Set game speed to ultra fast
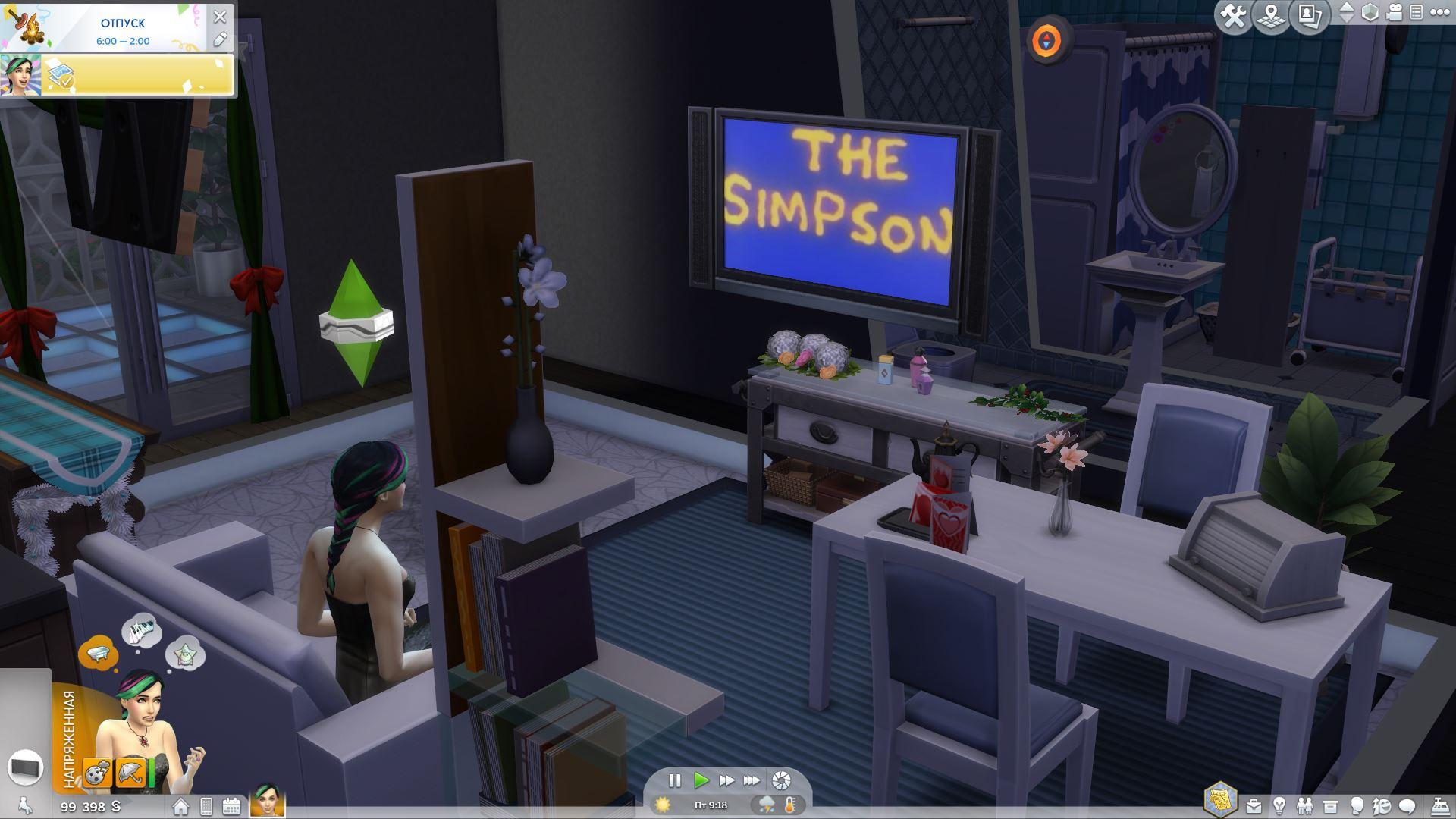1456x819 pixels. click(752, 780)
